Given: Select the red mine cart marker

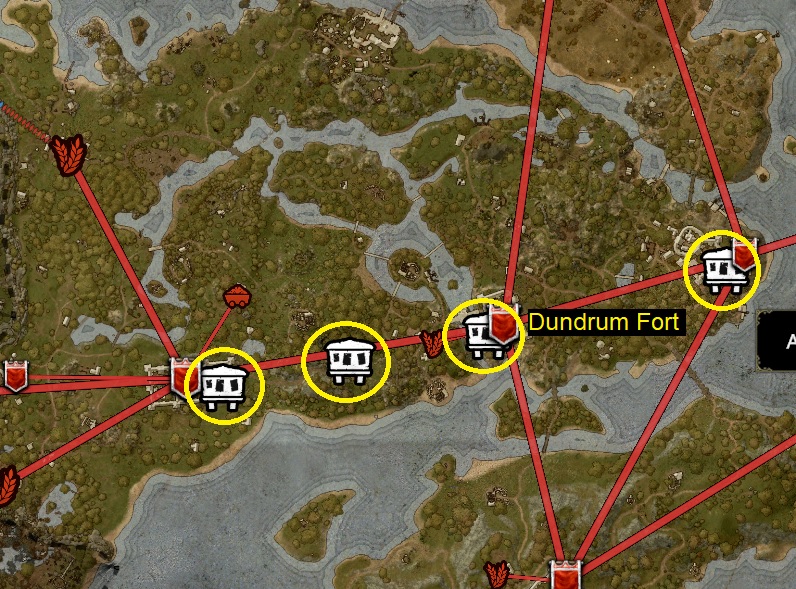Looking at the screenshot, I should (237, 296).
